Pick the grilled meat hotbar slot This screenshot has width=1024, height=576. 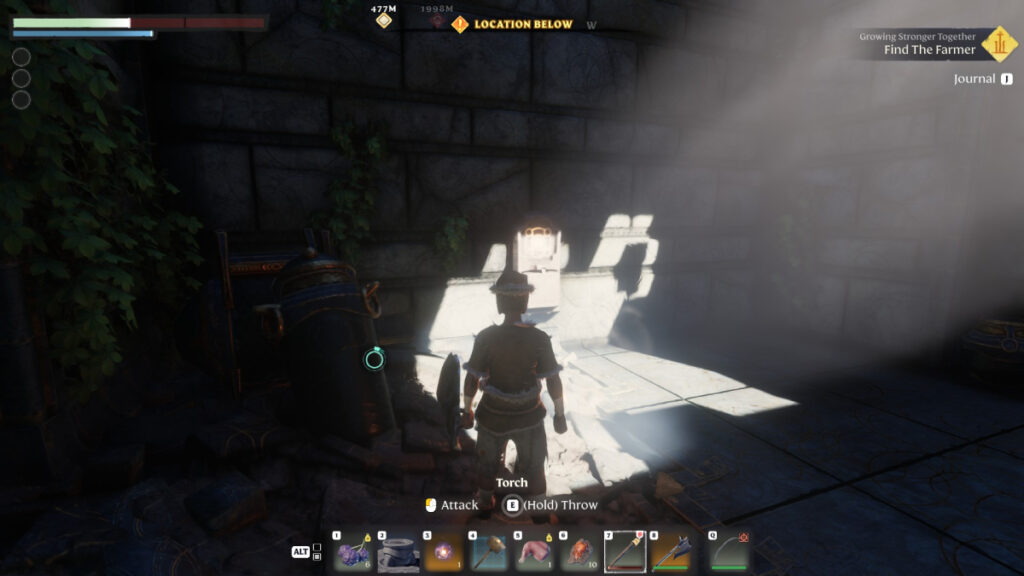[x=580, y=552]
